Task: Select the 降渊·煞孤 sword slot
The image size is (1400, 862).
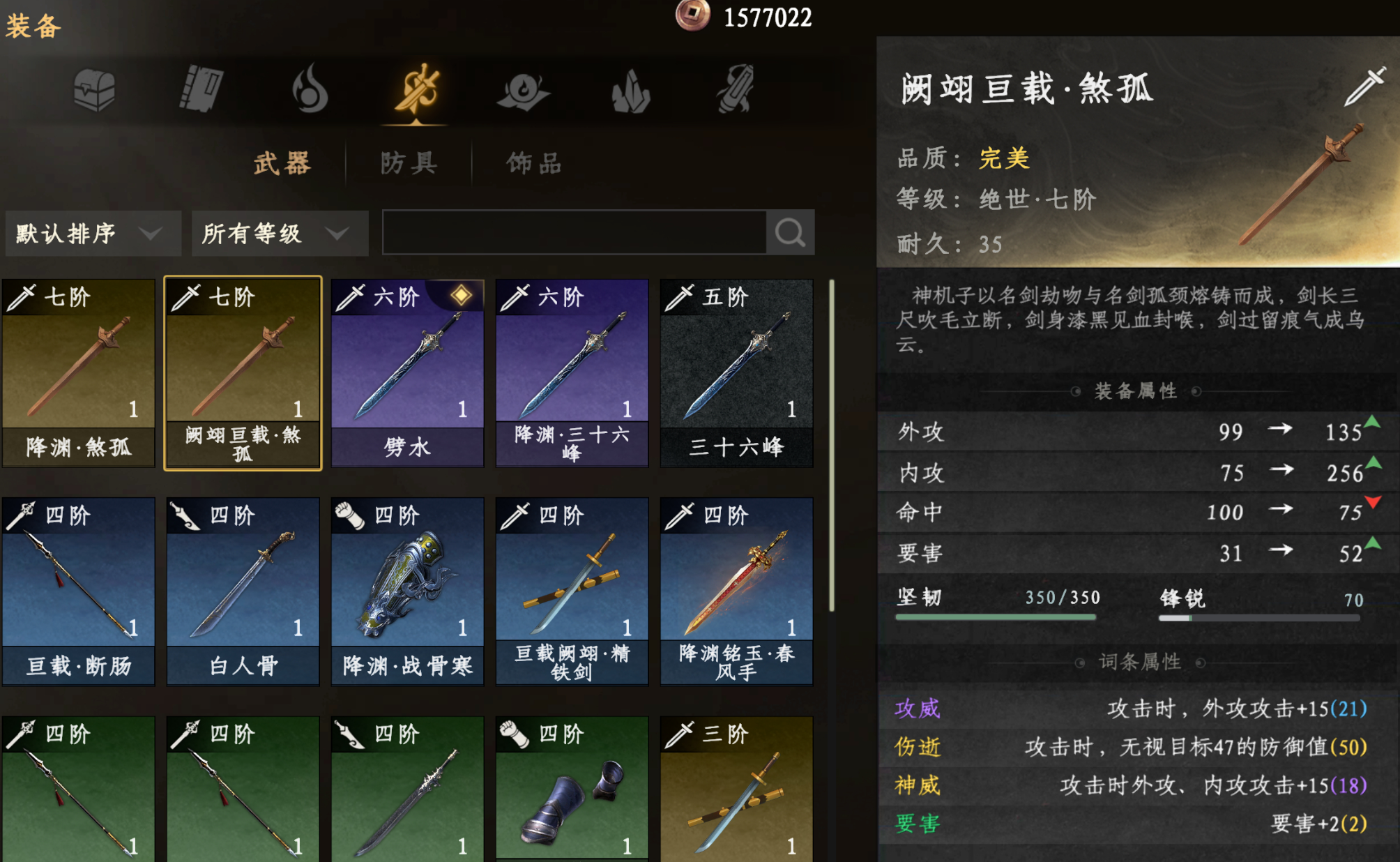Action: pos(78,372)
